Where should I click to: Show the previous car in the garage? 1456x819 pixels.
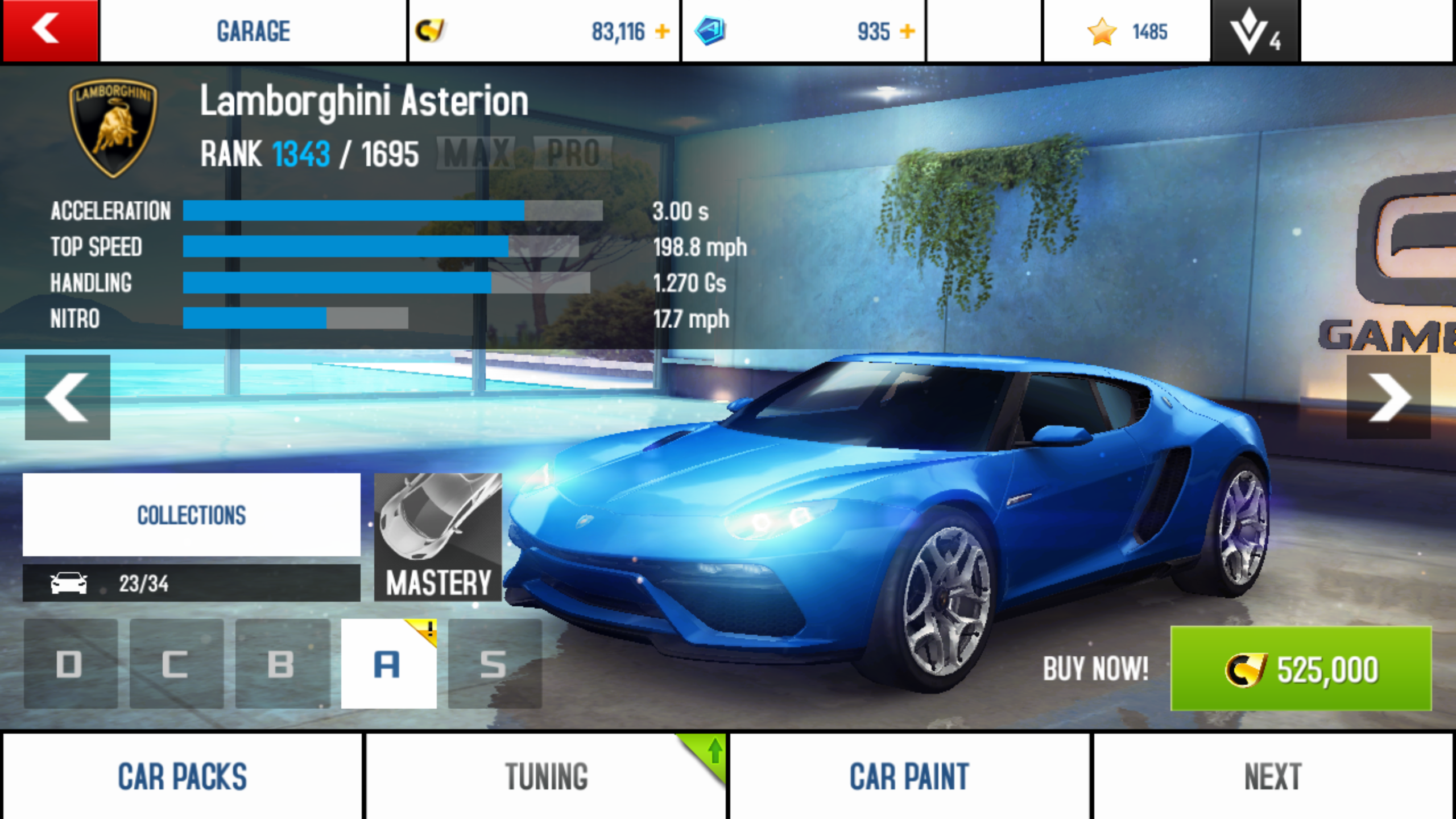67,397
